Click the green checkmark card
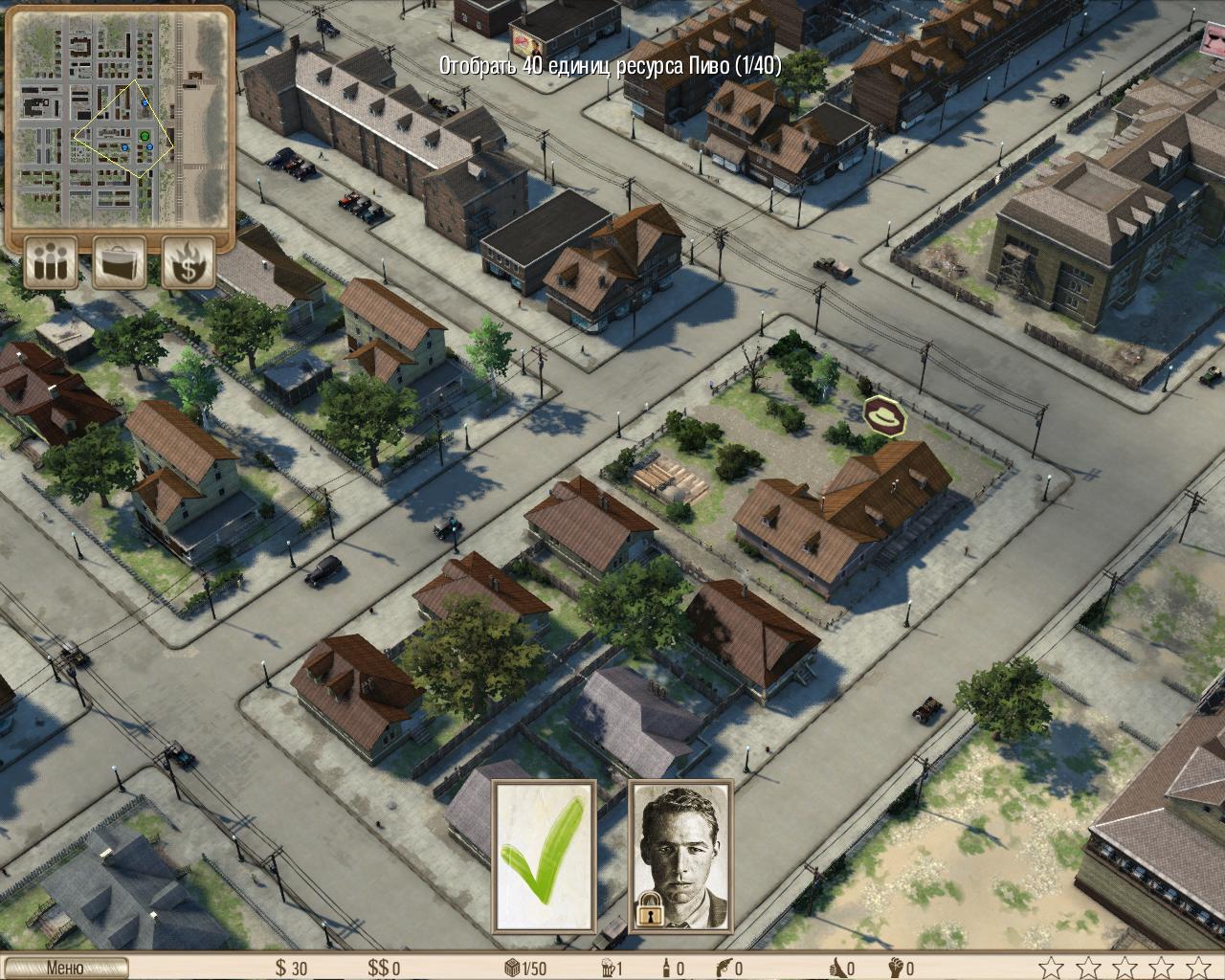Image resolution: width=1225 pixels, height=980 pixels. [545, 857]
